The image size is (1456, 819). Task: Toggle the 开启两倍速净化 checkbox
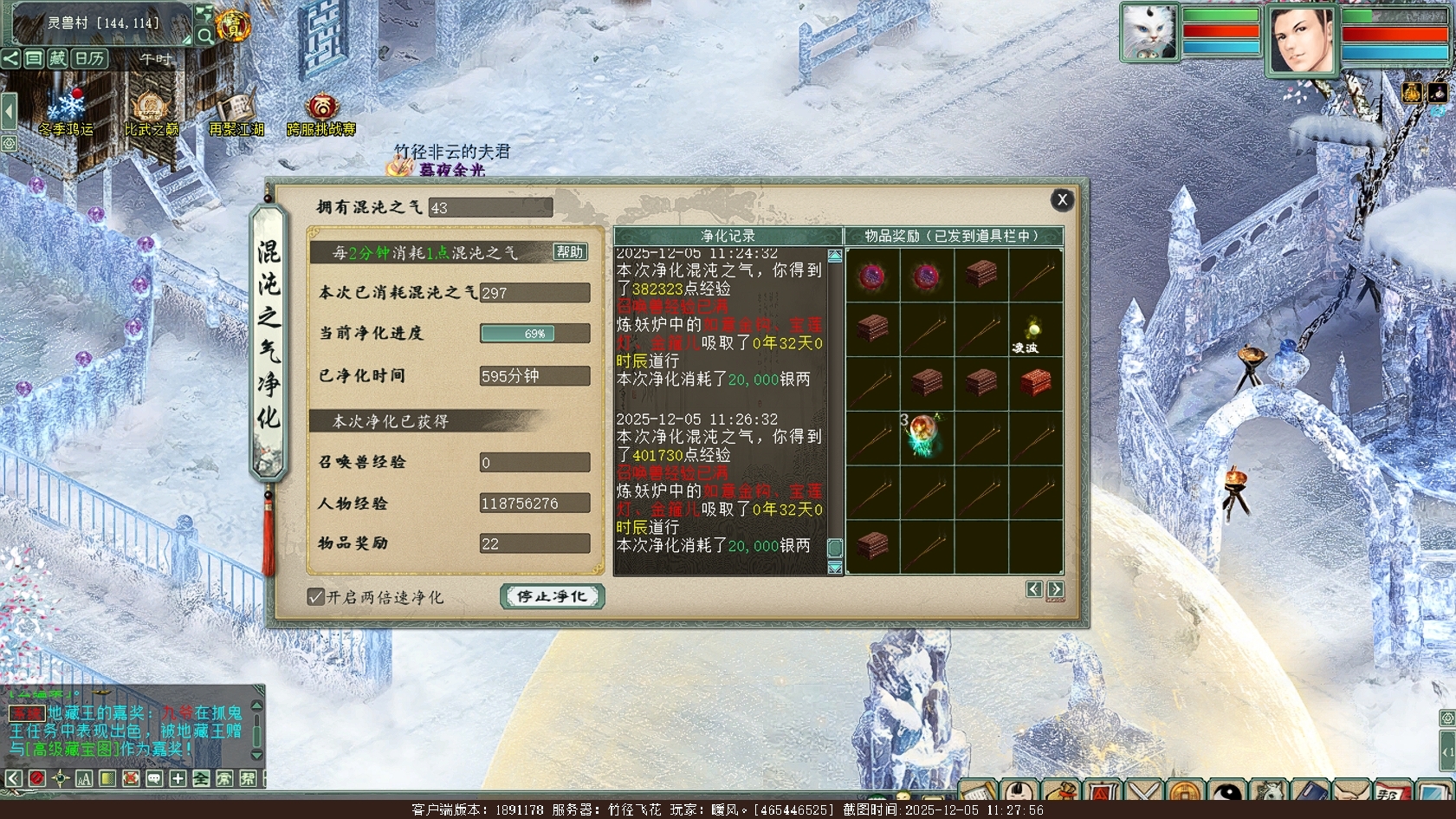click(x=316, y=597)
